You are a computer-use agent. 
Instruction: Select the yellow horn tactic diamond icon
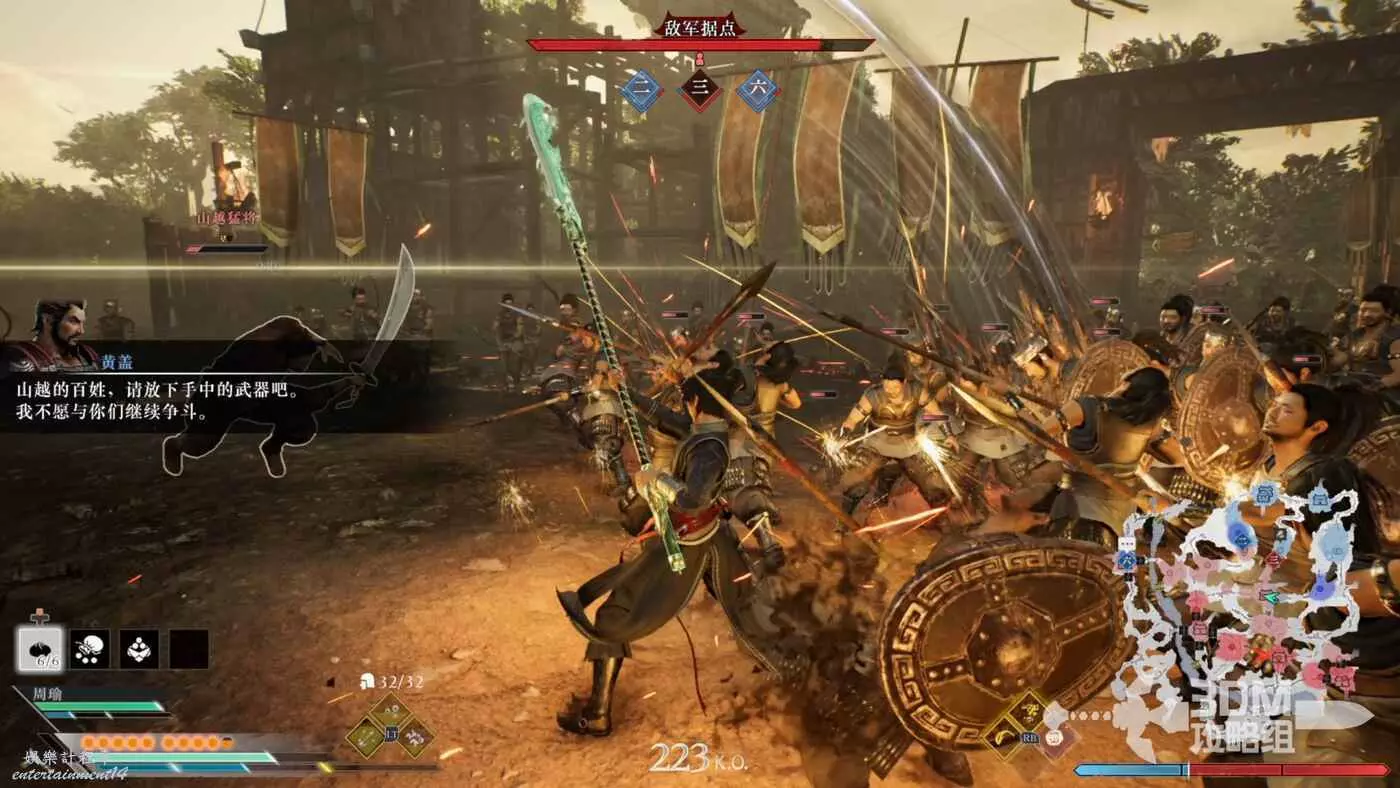click(x=1004, y=738)
